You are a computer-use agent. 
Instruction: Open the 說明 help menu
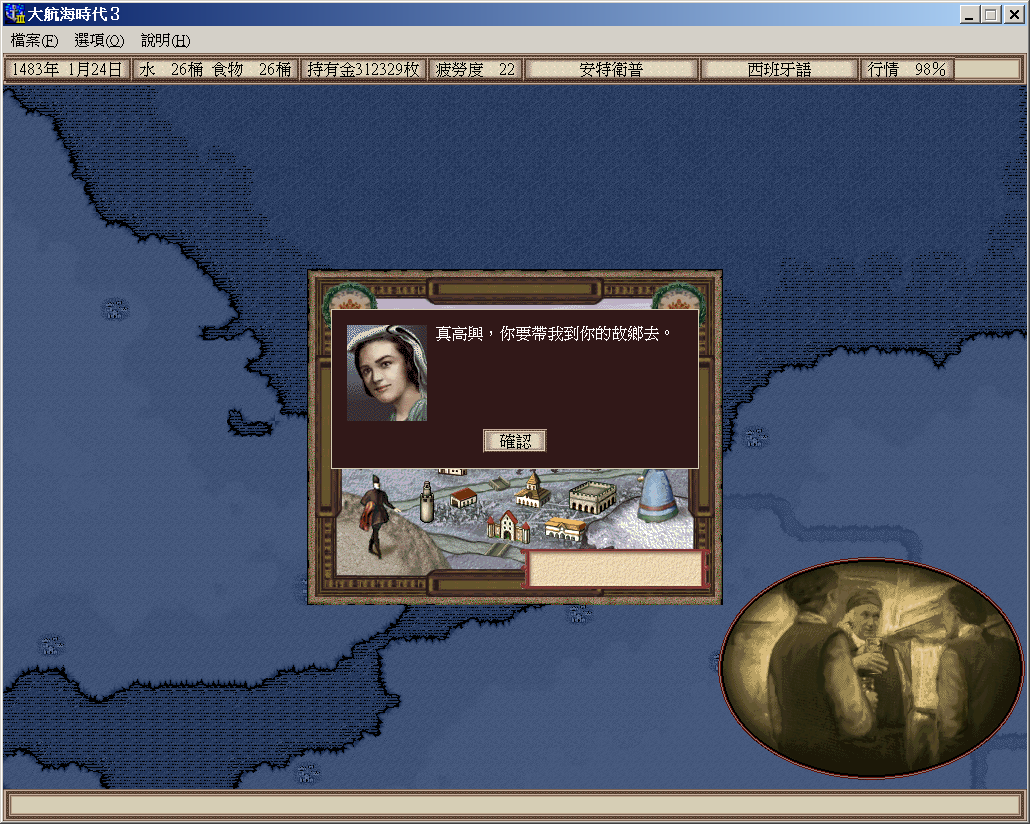(x=165, y=41)
